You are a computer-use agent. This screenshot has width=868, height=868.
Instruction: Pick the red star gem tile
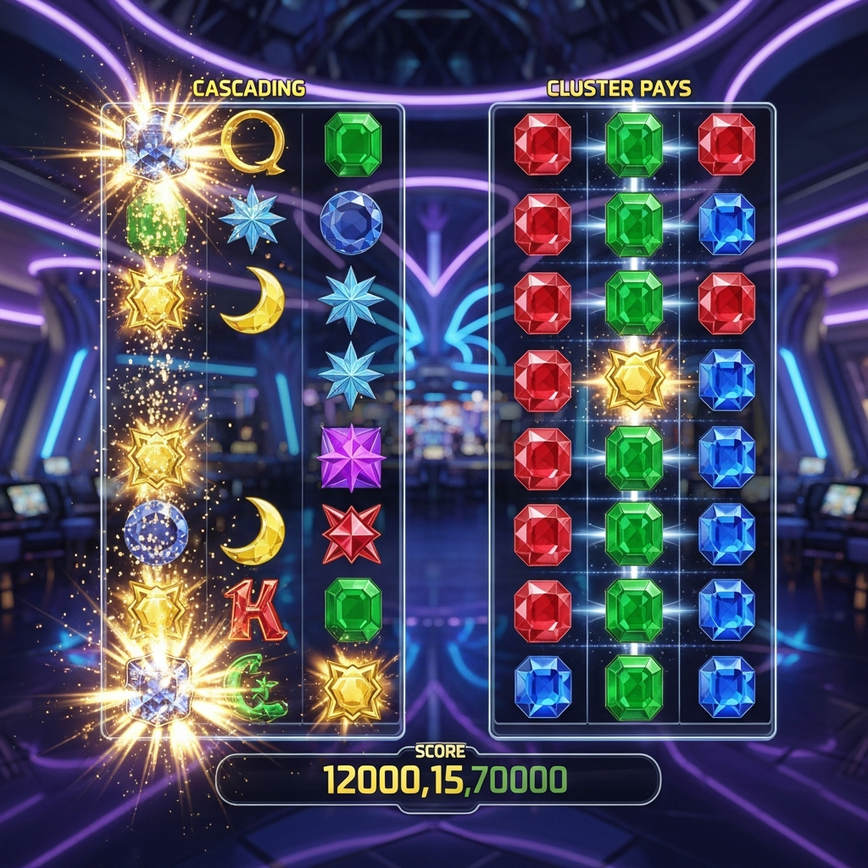click(x=351, y=533)
